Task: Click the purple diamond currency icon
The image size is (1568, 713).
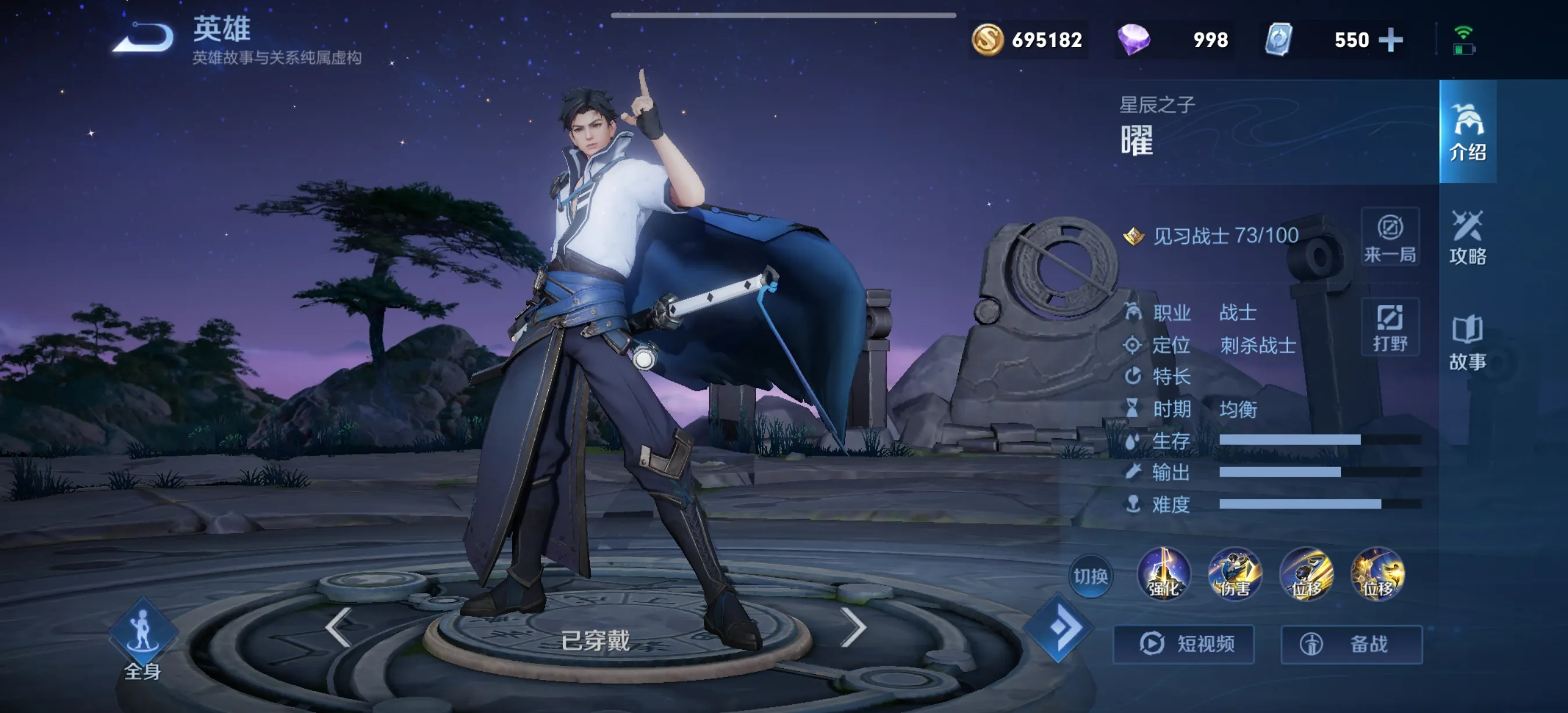Action: pos(1134,40)
